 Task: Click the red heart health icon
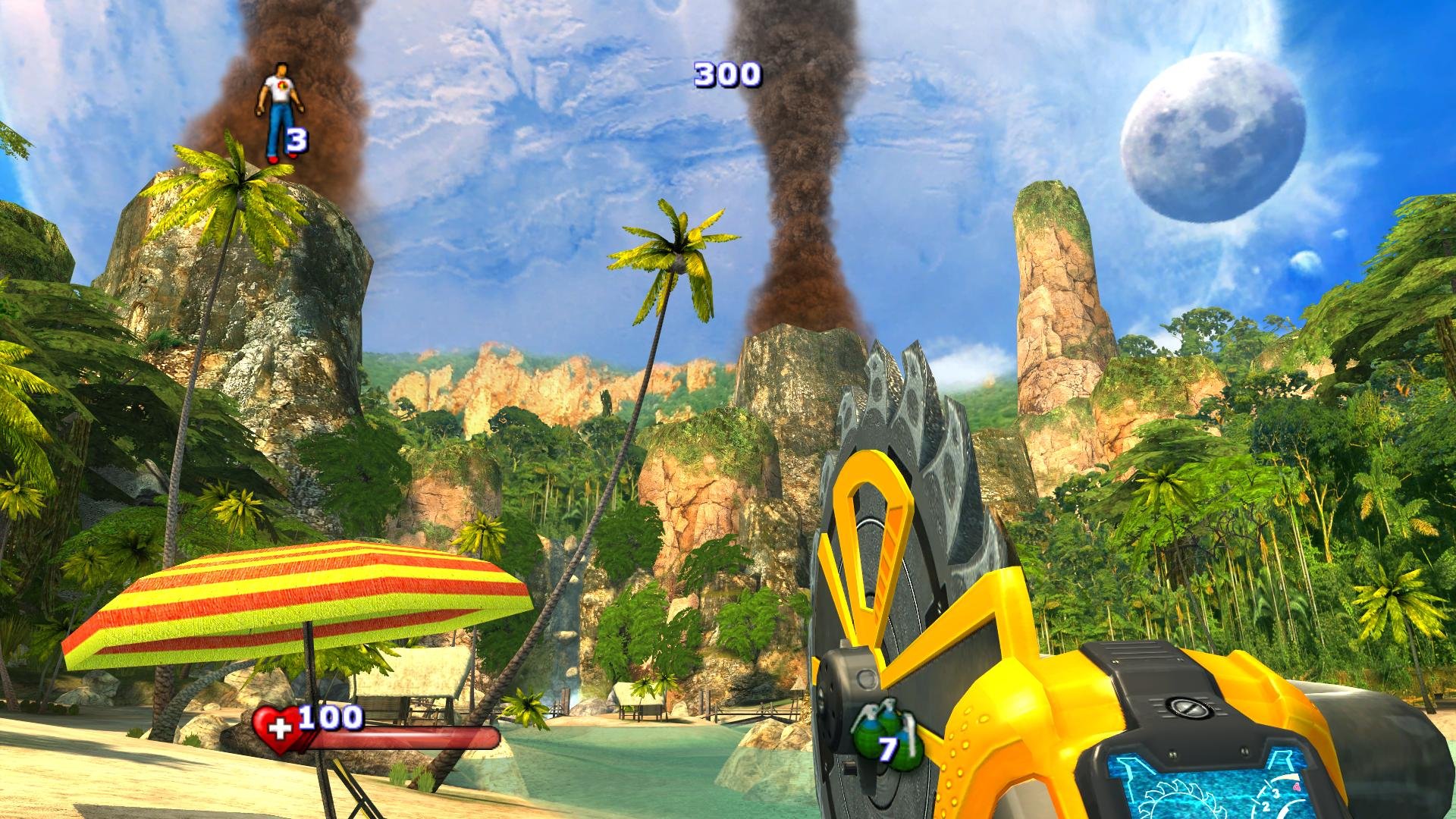(x=277, y=729)
